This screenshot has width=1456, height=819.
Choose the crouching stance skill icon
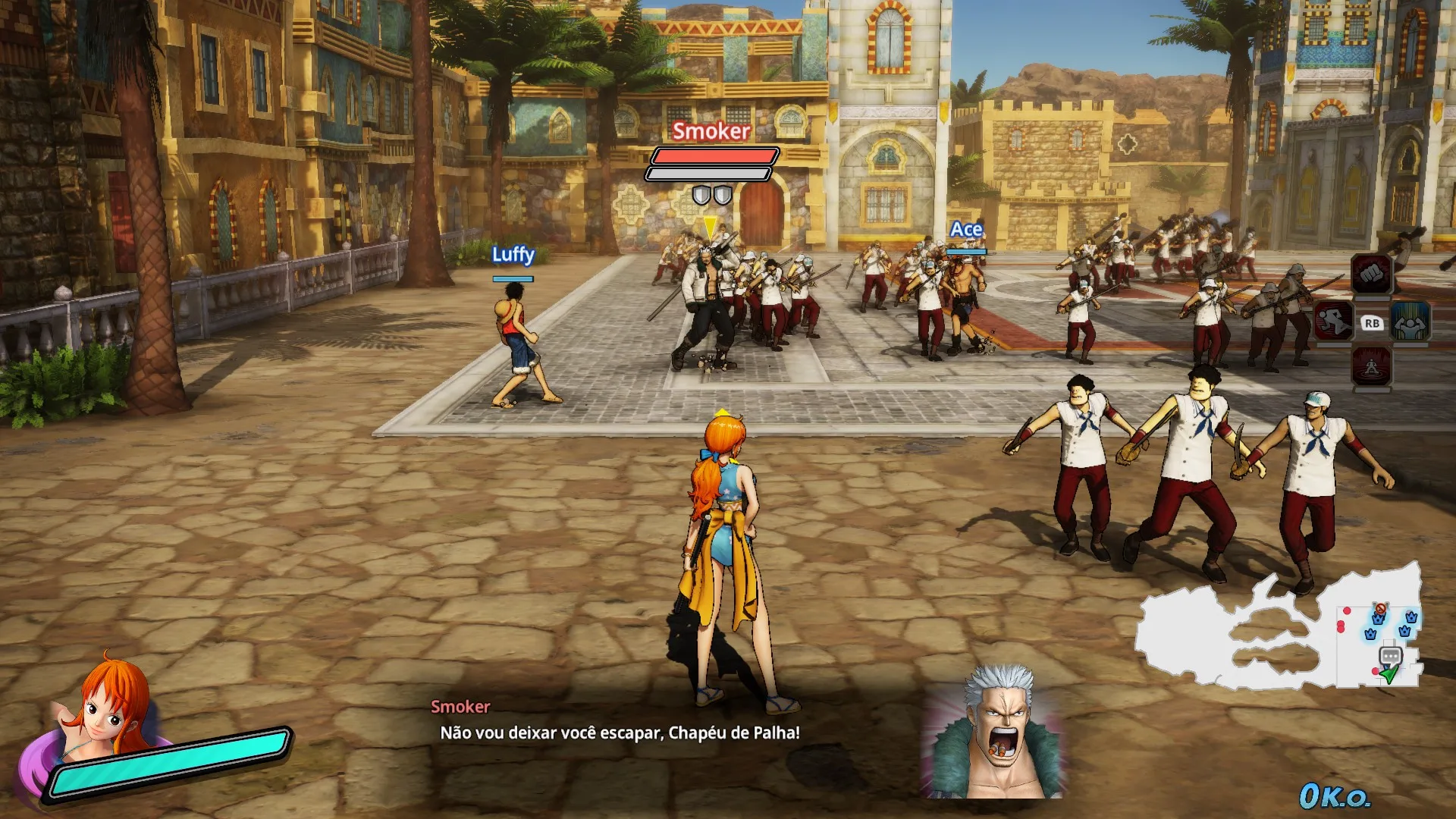tap(1372, 366)
